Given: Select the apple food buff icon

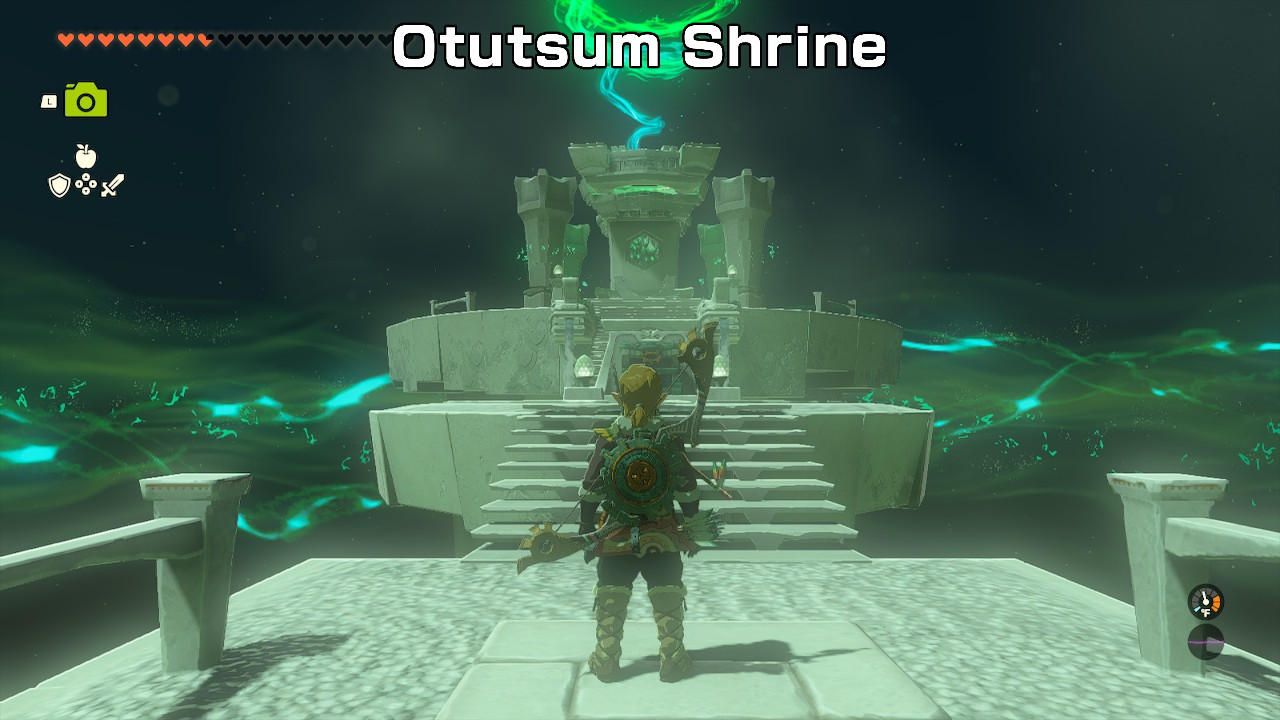Looking at the screenshot, I should pyautogui.click(x=86, y=156).
